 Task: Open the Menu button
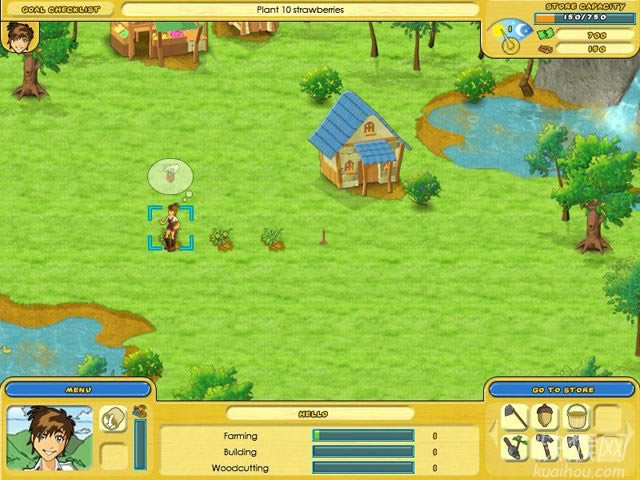(x=78, y=389)
